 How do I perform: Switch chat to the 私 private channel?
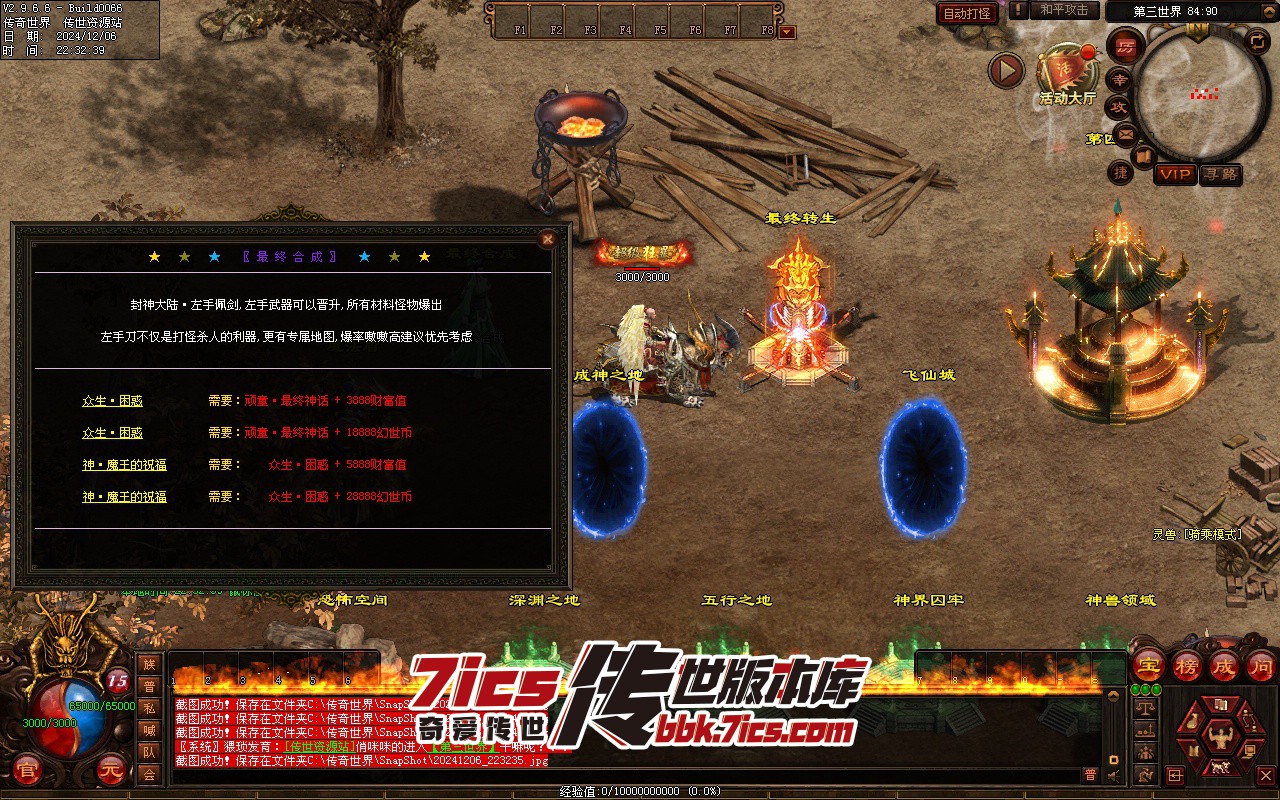click(x=149, y=708)
